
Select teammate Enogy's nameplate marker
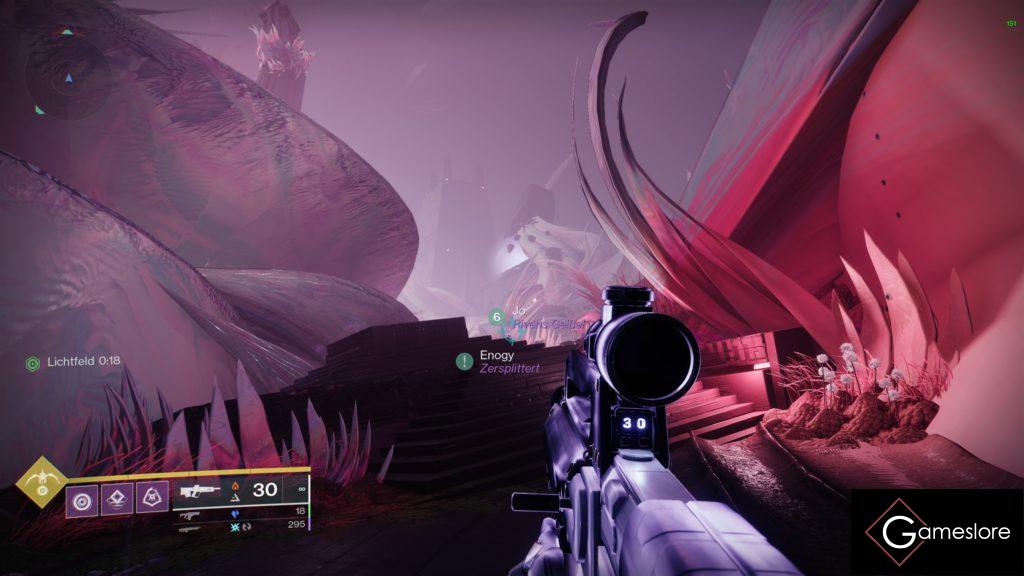click(465, 361)
